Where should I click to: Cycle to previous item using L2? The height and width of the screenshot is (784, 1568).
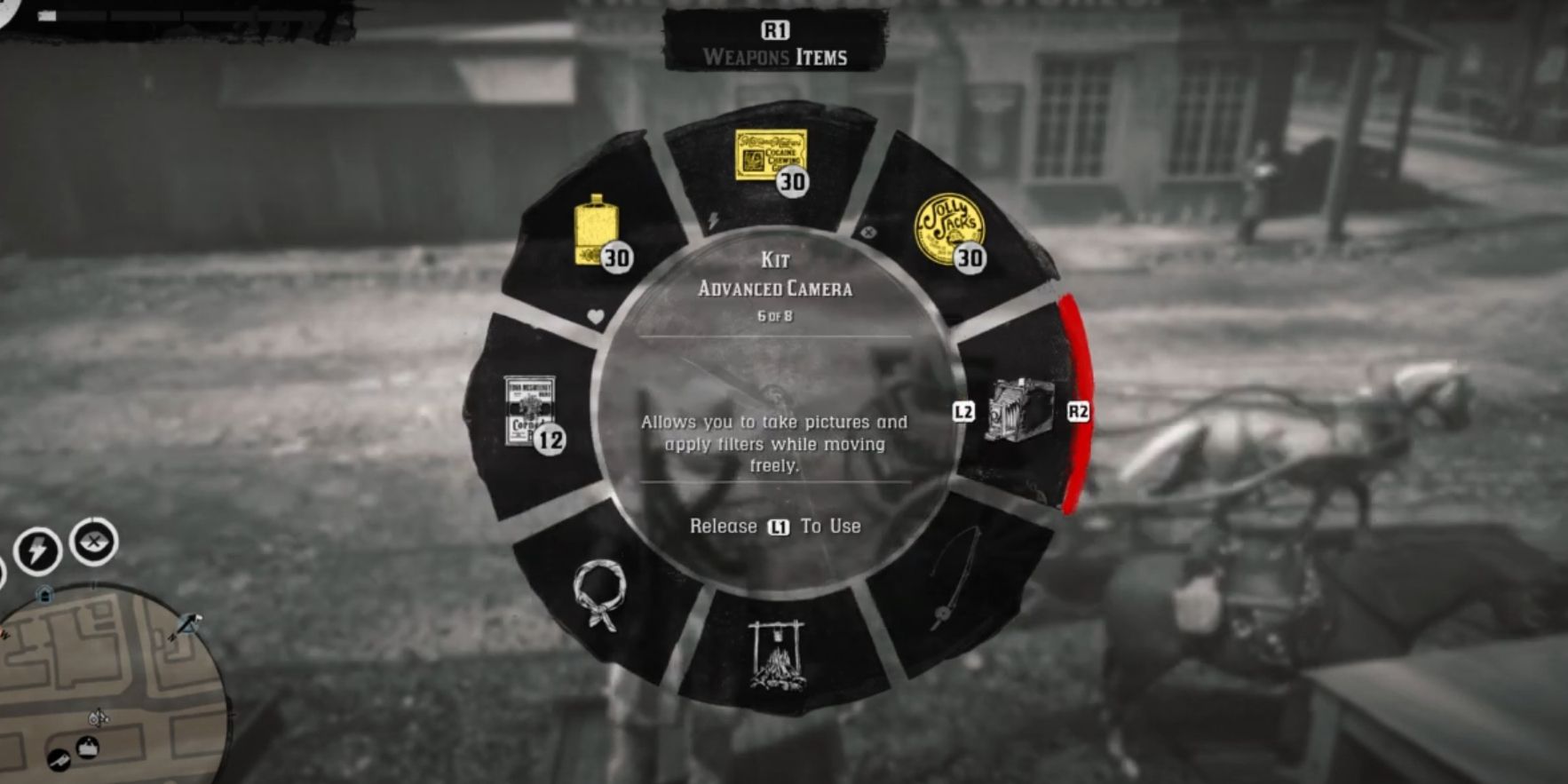click(965, 411)
